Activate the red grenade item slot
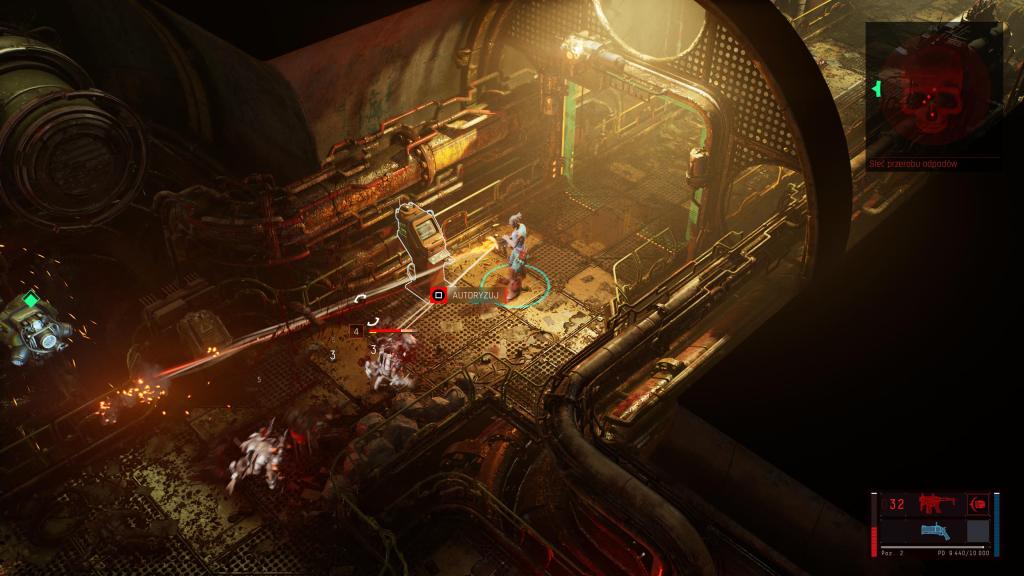 (x=978, y=503)
